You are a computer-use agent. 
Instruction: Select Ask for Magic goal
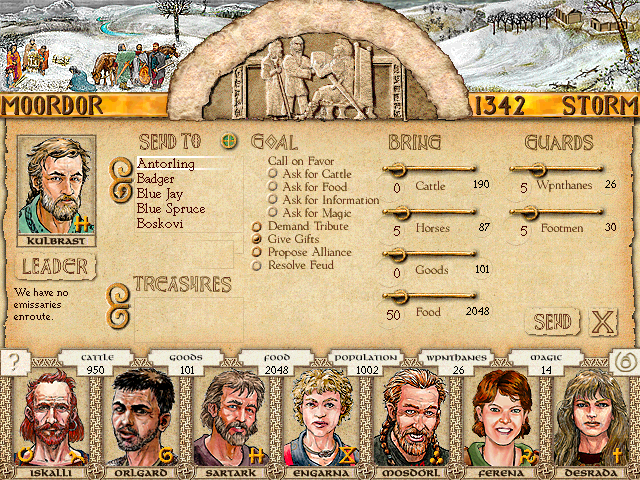(x=273, y=212)
